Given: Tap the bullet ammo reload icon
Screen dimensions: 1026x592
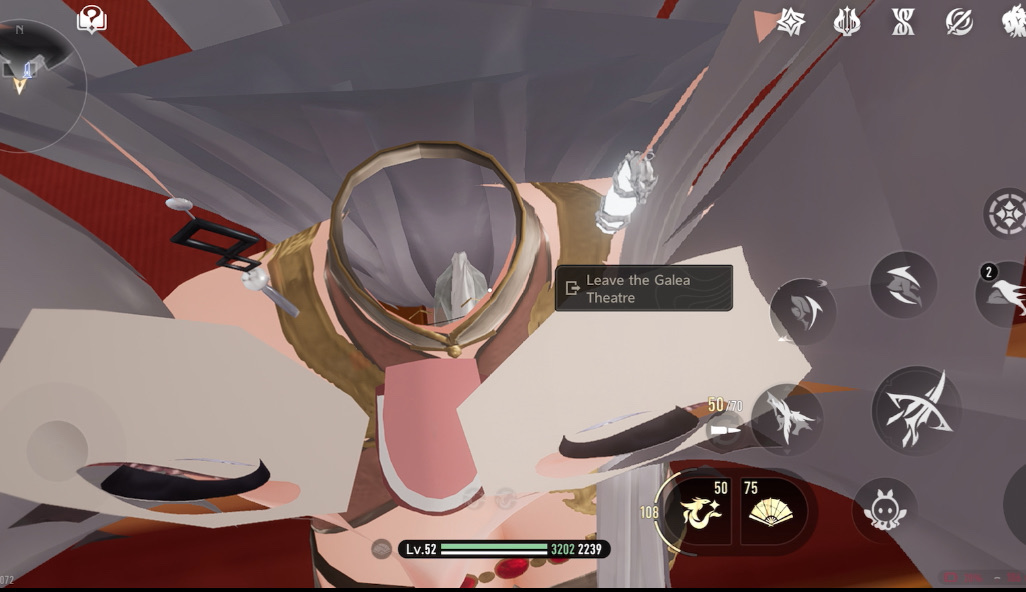Looking at the screenshot, I should pyautogui.click(x=724, y=430).
